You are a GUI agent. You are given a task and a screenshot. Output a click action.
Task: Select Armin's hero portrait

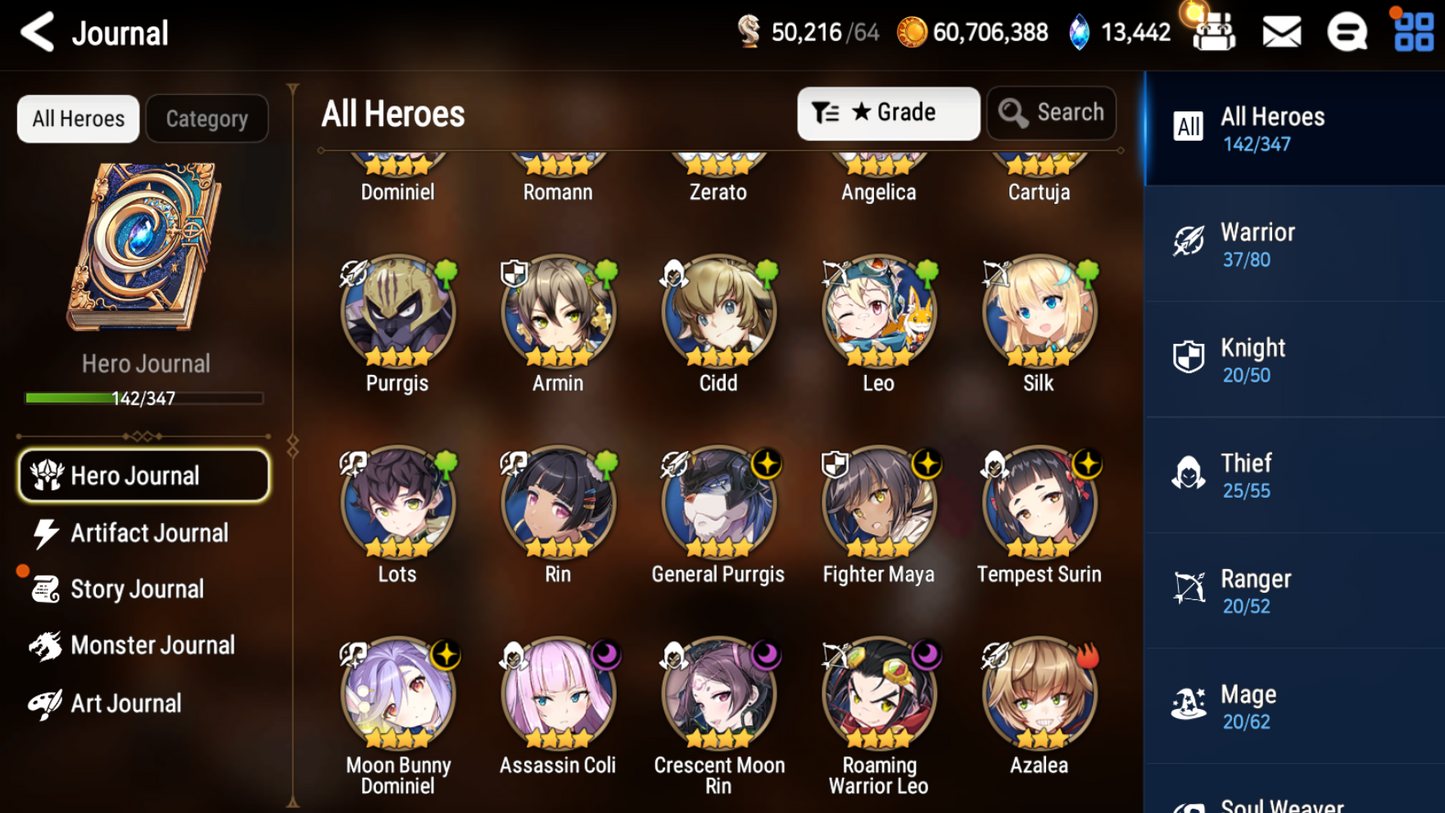pos(558,311)
